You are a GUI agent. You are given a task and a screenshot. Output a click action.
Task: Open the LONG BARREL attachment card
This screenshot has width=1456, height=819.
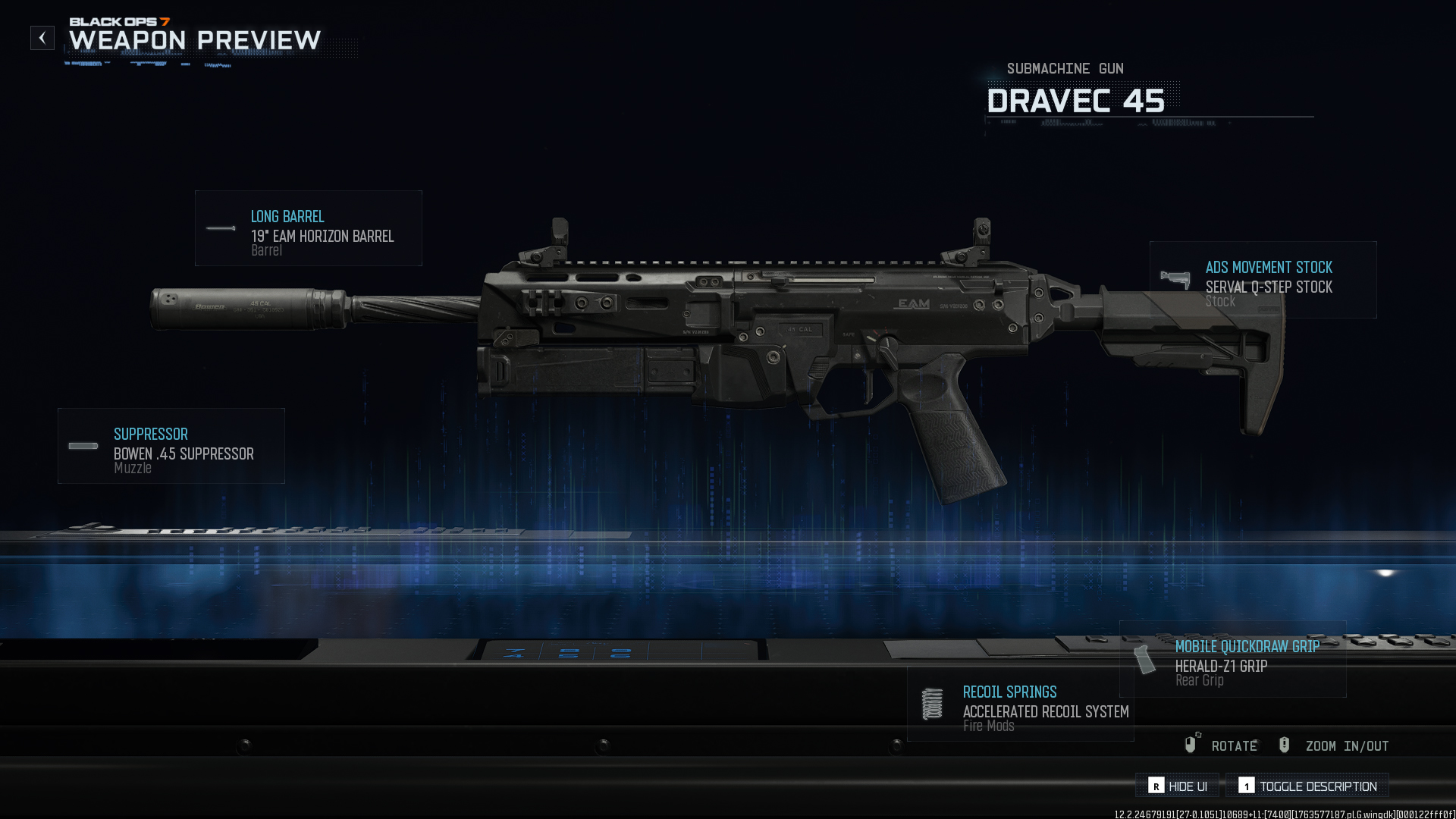(308, 228)
